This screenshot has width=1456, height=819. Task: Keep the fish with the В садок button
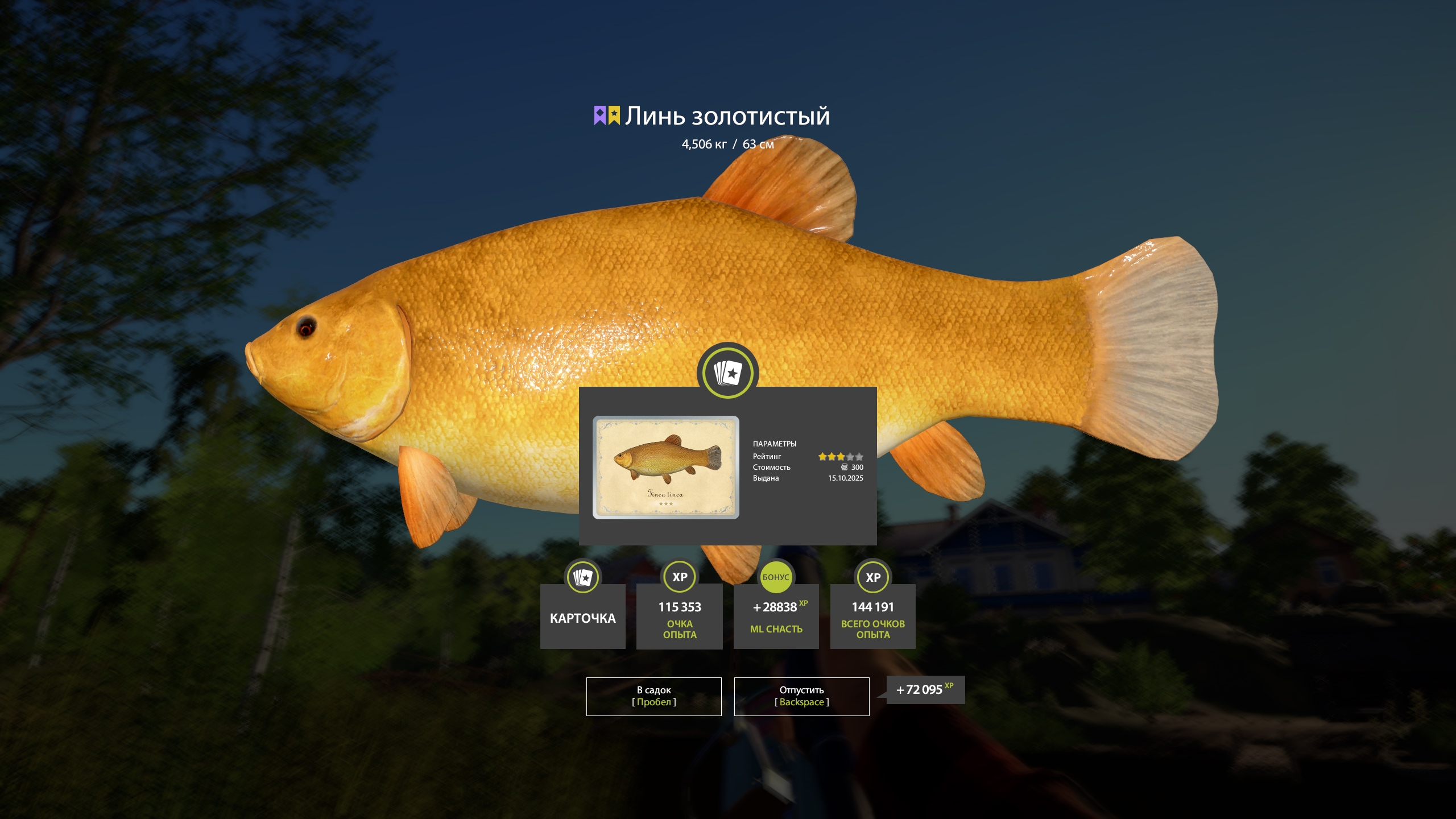coord(653,696)
